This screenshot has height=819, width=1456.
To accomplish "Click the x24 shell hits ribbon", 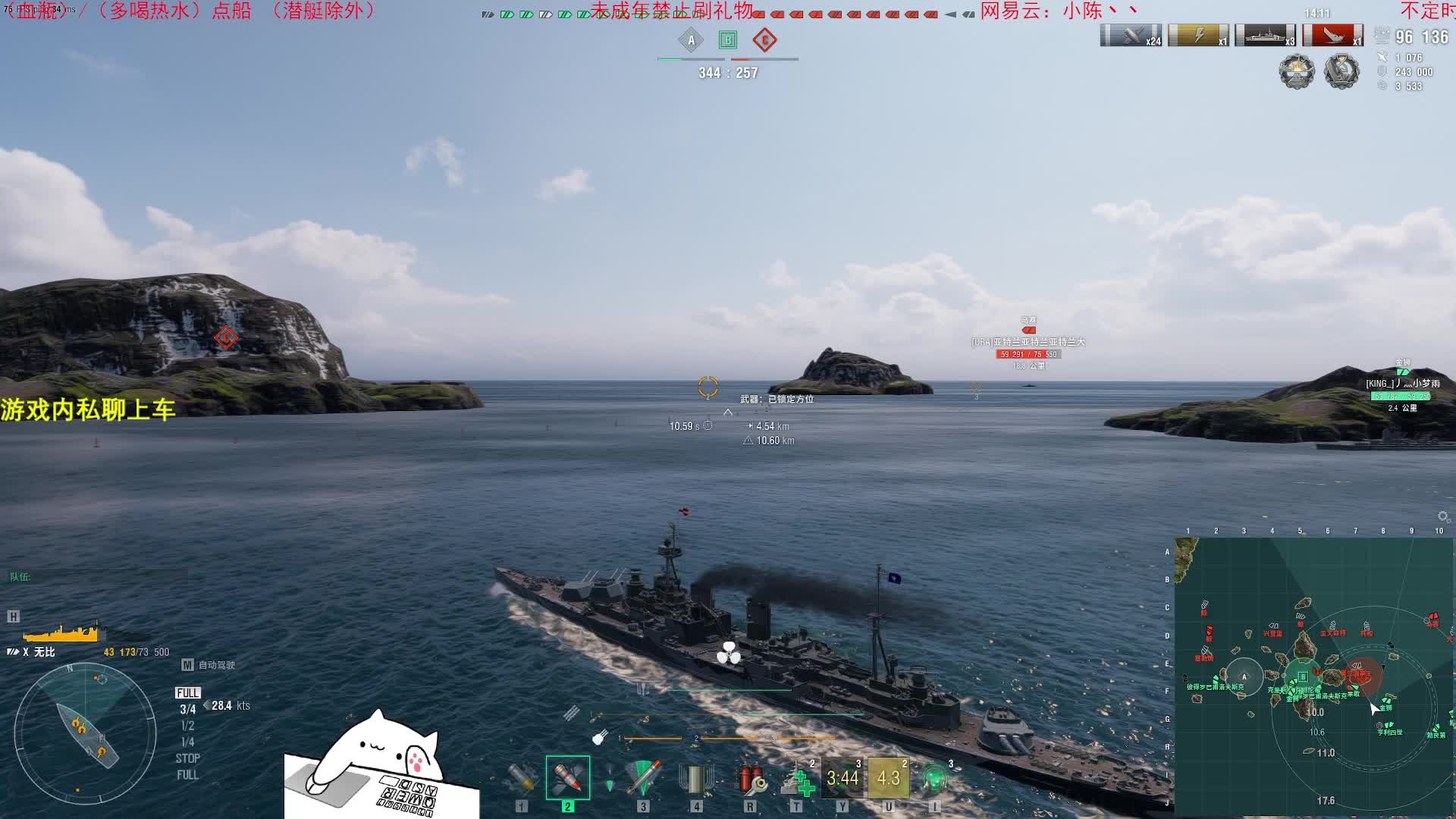I will [x=1131, y=36].
